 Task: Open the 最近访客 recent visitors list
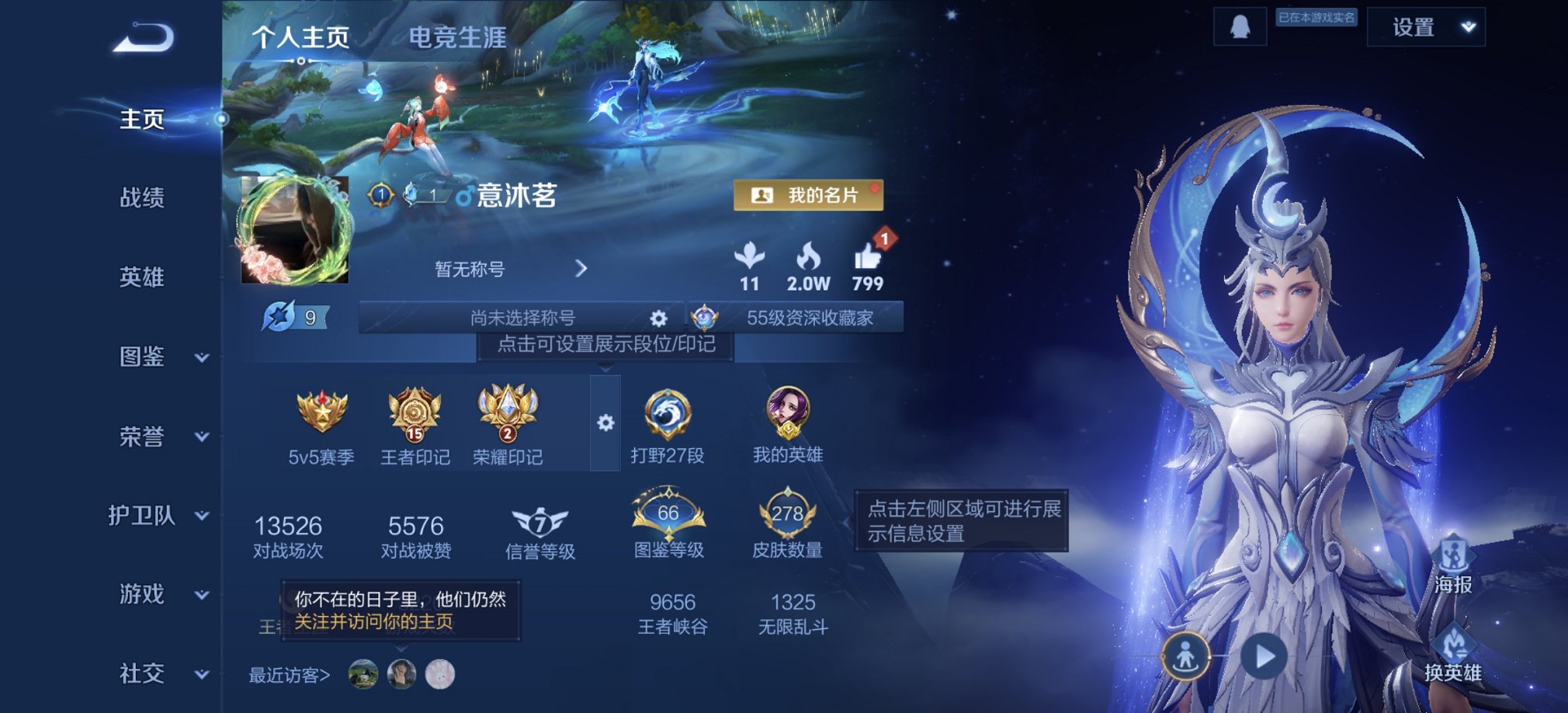(288, 675)
